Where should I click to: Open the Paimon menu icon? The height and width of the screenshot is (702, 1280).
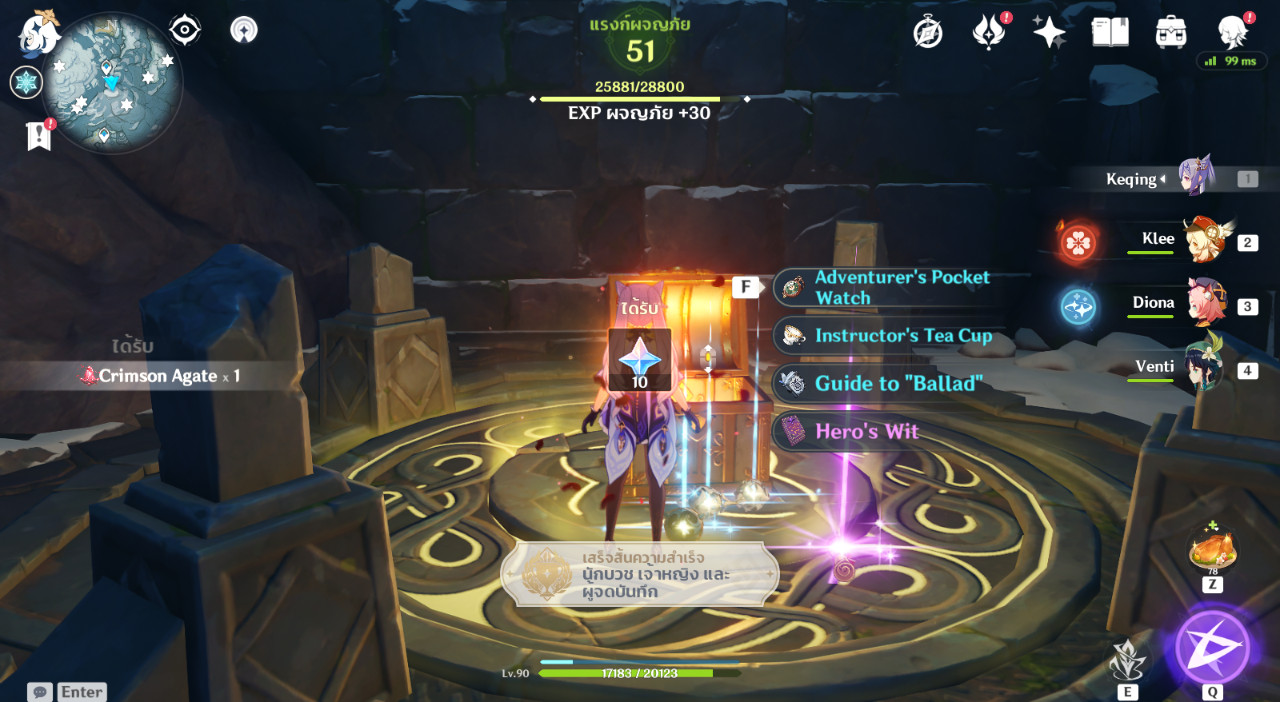(40, 33)
